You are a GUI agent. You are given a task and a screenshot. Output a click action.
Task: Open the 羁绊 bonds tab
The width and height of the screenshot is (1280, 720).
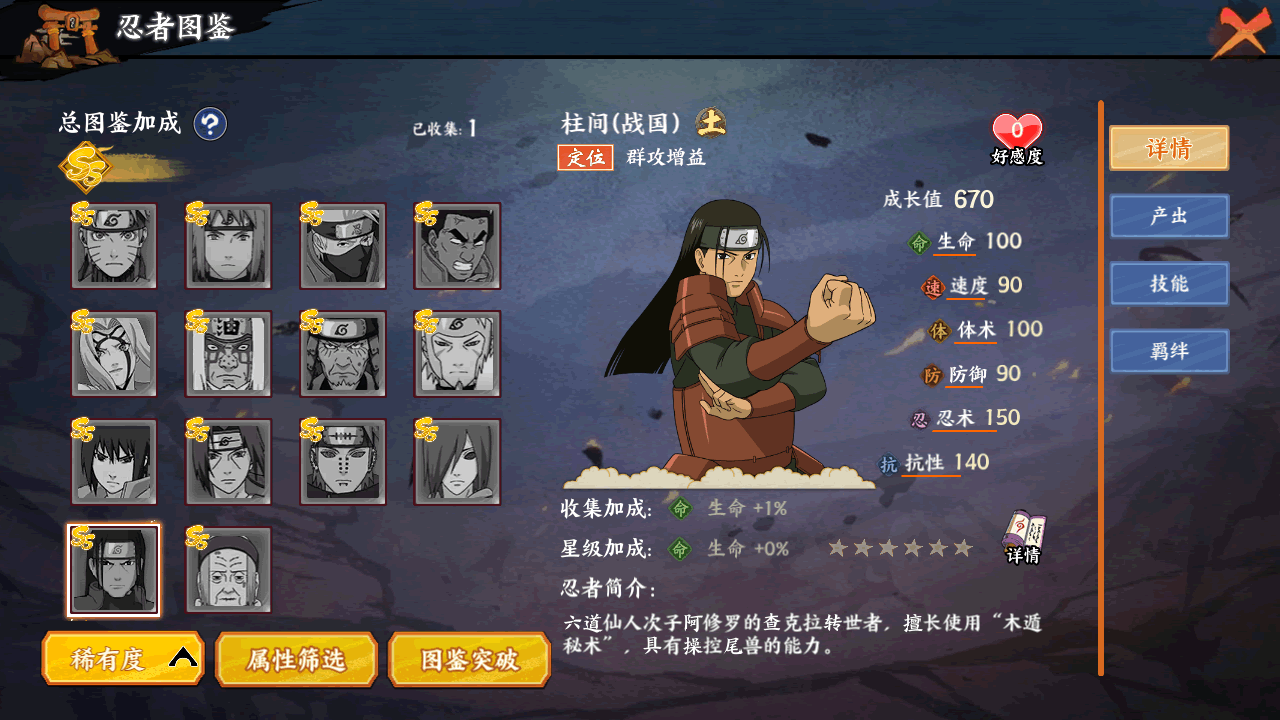[x=1168, y=352]
